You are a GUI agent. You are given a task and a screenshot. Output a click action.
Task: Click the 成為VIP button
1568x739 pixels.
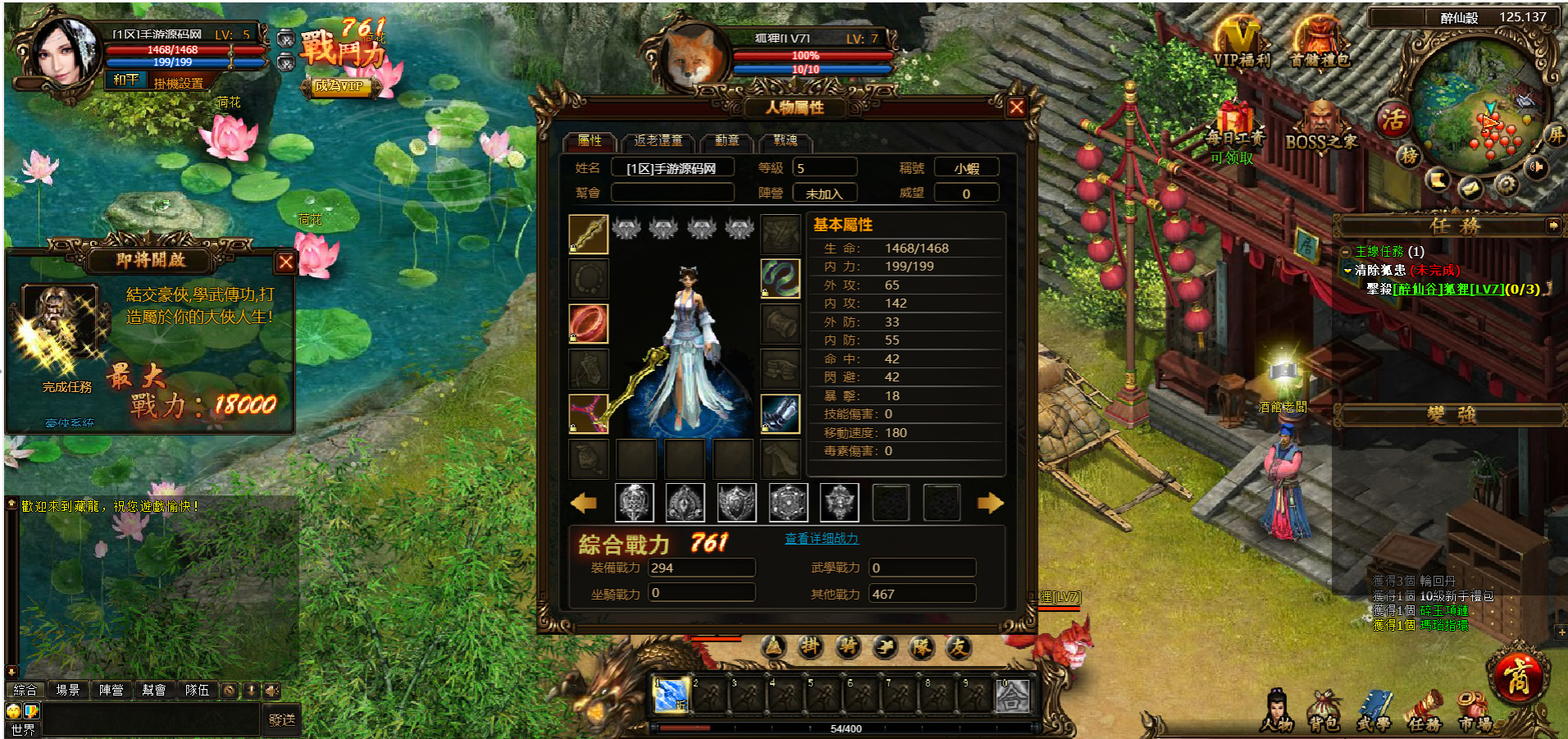pyautogui.click(x=339, y=86)
